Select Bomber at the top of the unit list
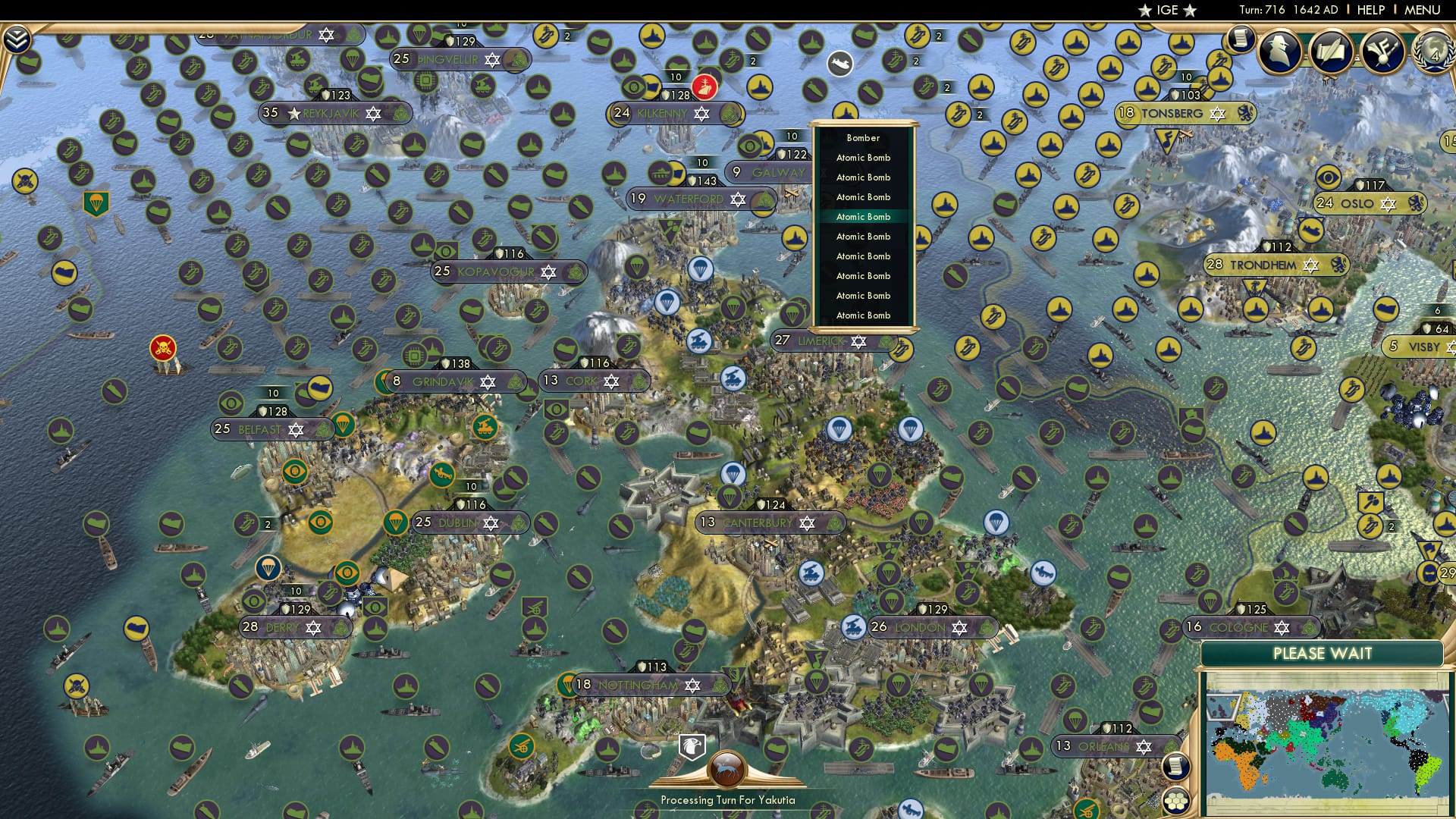The height and width of the screenshot is (819, 1456). click(862, 137)
